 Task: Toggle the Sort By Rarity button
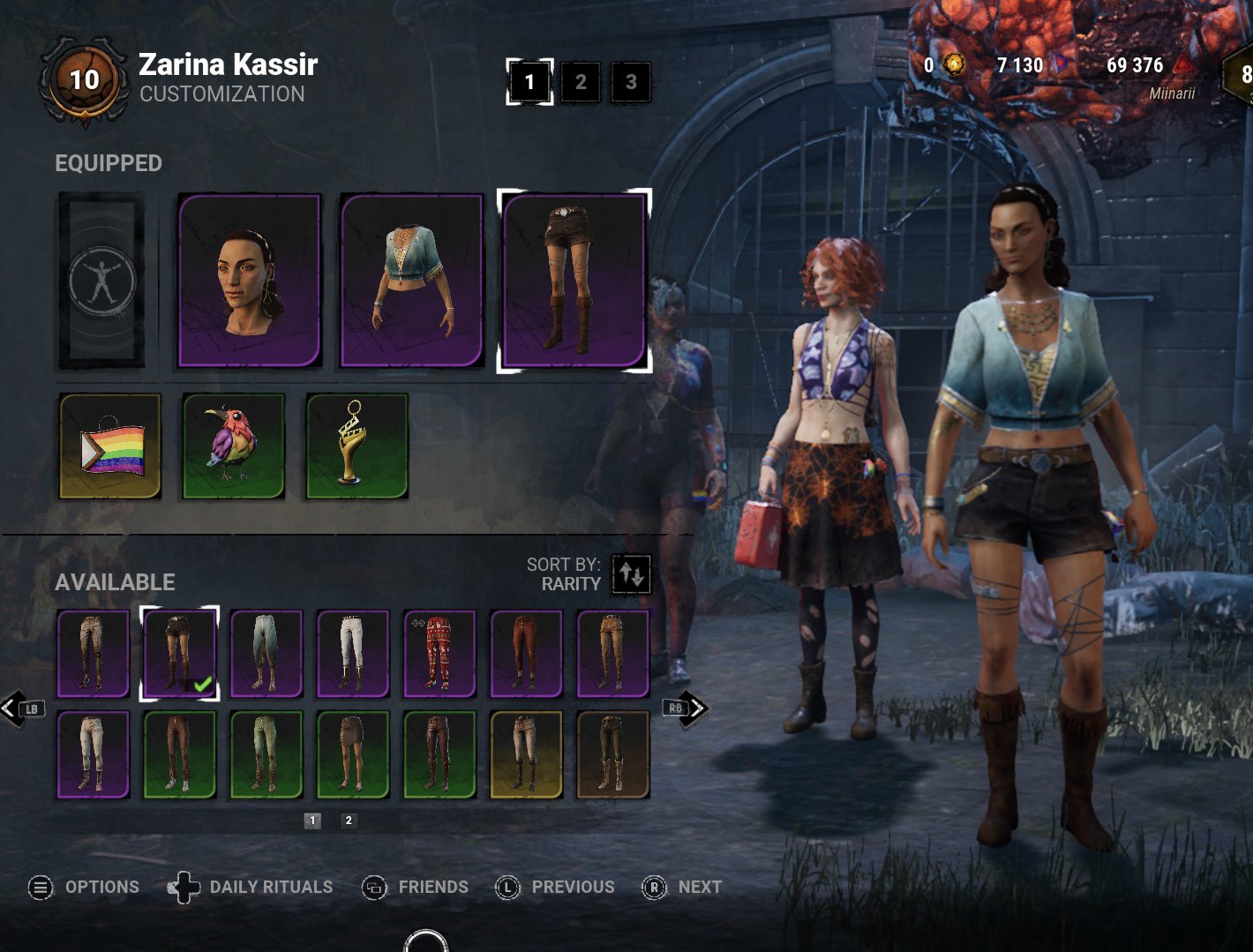632,574
